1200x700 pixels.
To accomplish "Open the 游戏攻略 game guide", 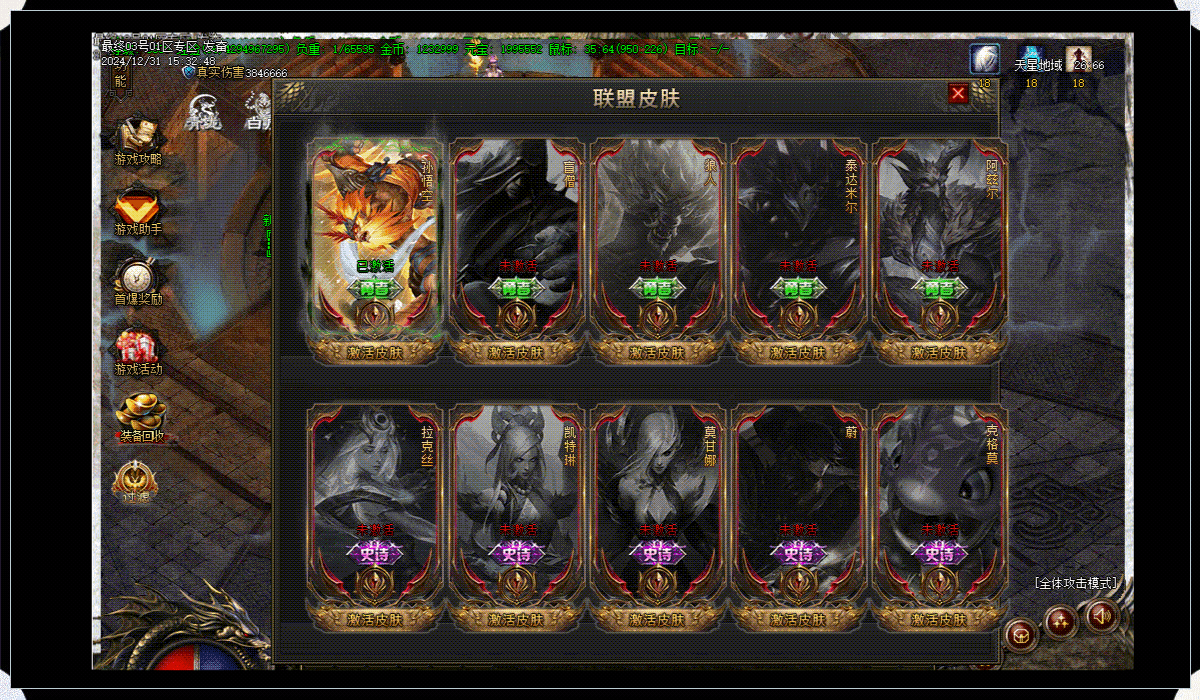I will [x=138, y=140].
